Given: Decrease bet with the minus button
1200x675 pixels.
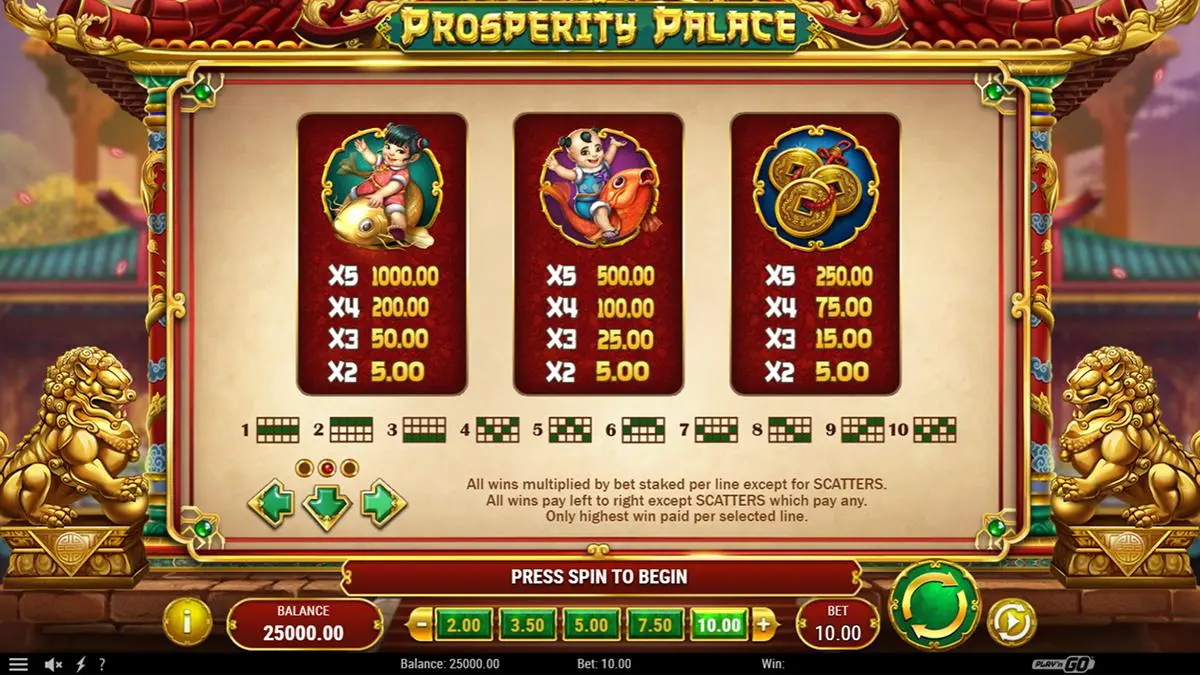Looking at the screenshot, I should click(x=421, y=626).
